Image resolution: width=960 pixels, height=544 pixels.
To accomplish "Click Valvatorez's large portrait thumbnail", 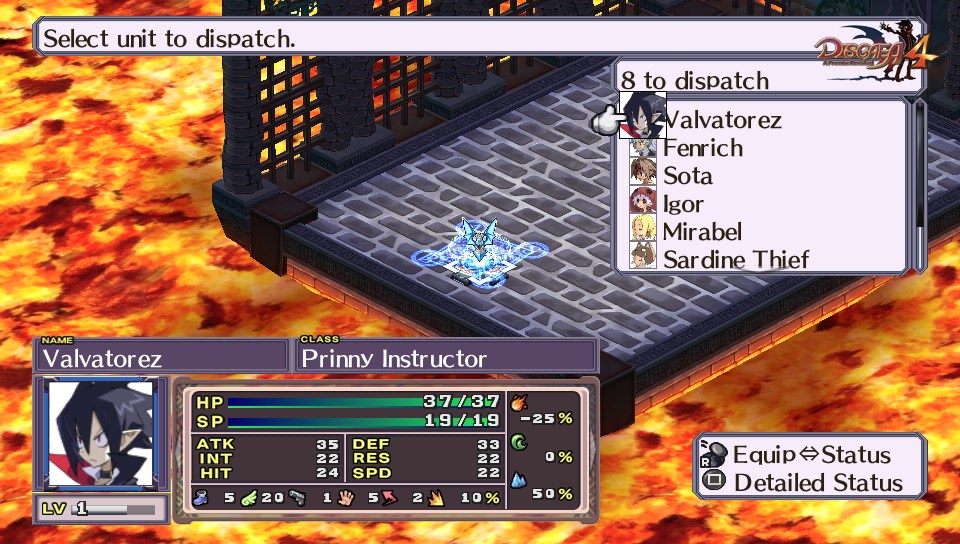I will tap(101, 434).
